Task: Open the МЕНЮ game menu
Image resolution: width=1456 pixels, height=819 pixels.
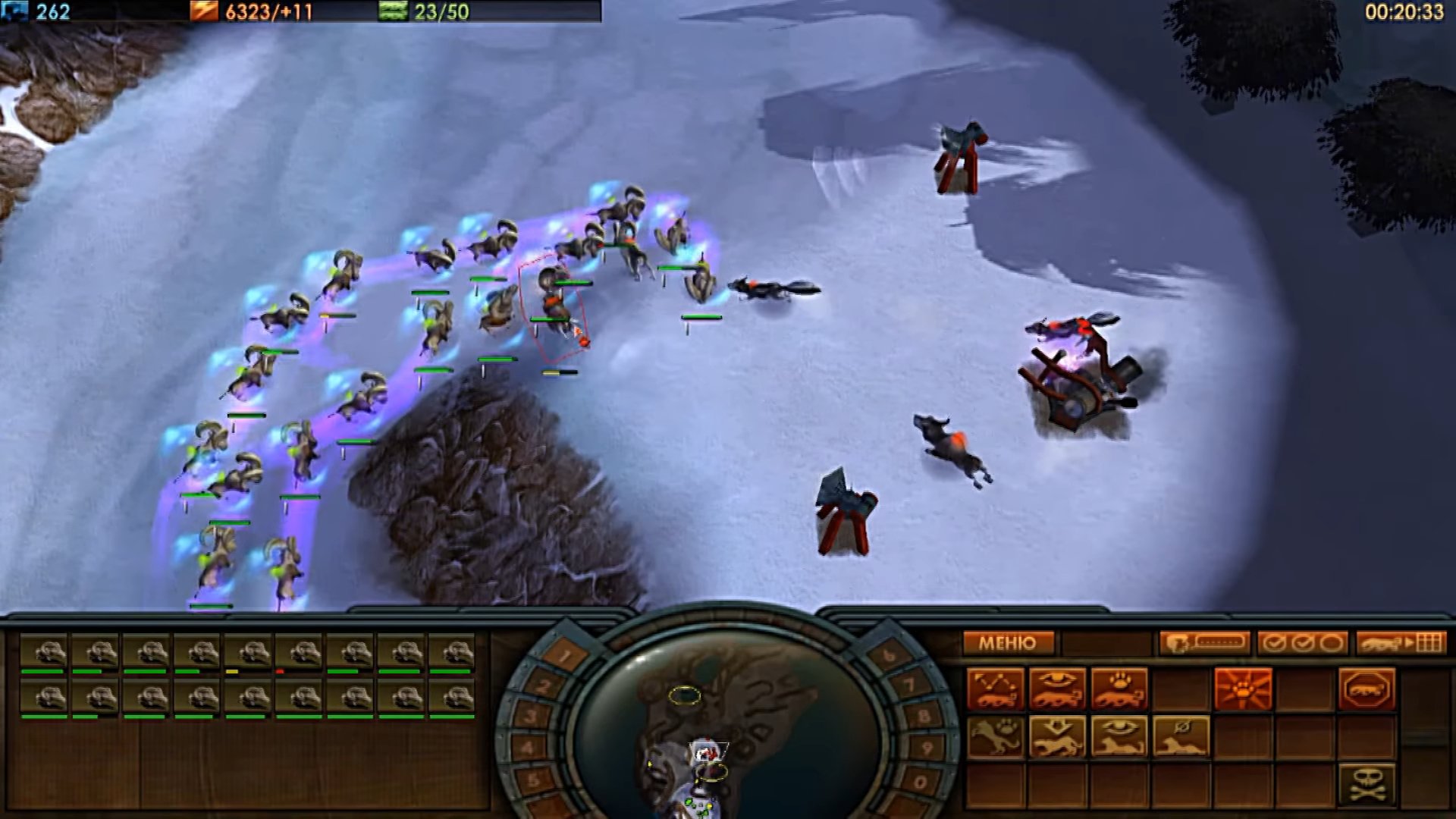Action: click(1008, 644)
